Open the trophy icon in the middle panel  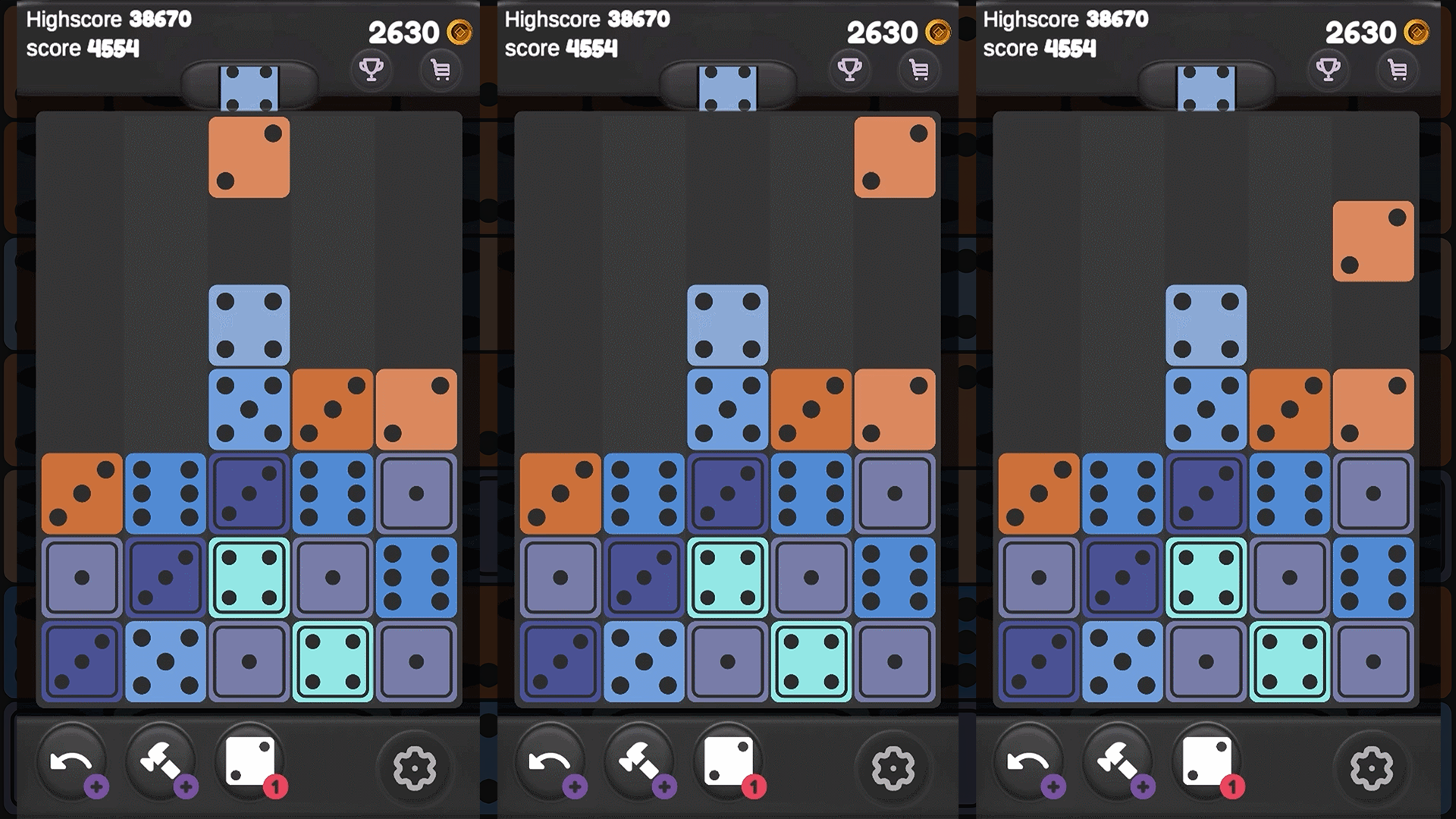(x=849, y=71)
